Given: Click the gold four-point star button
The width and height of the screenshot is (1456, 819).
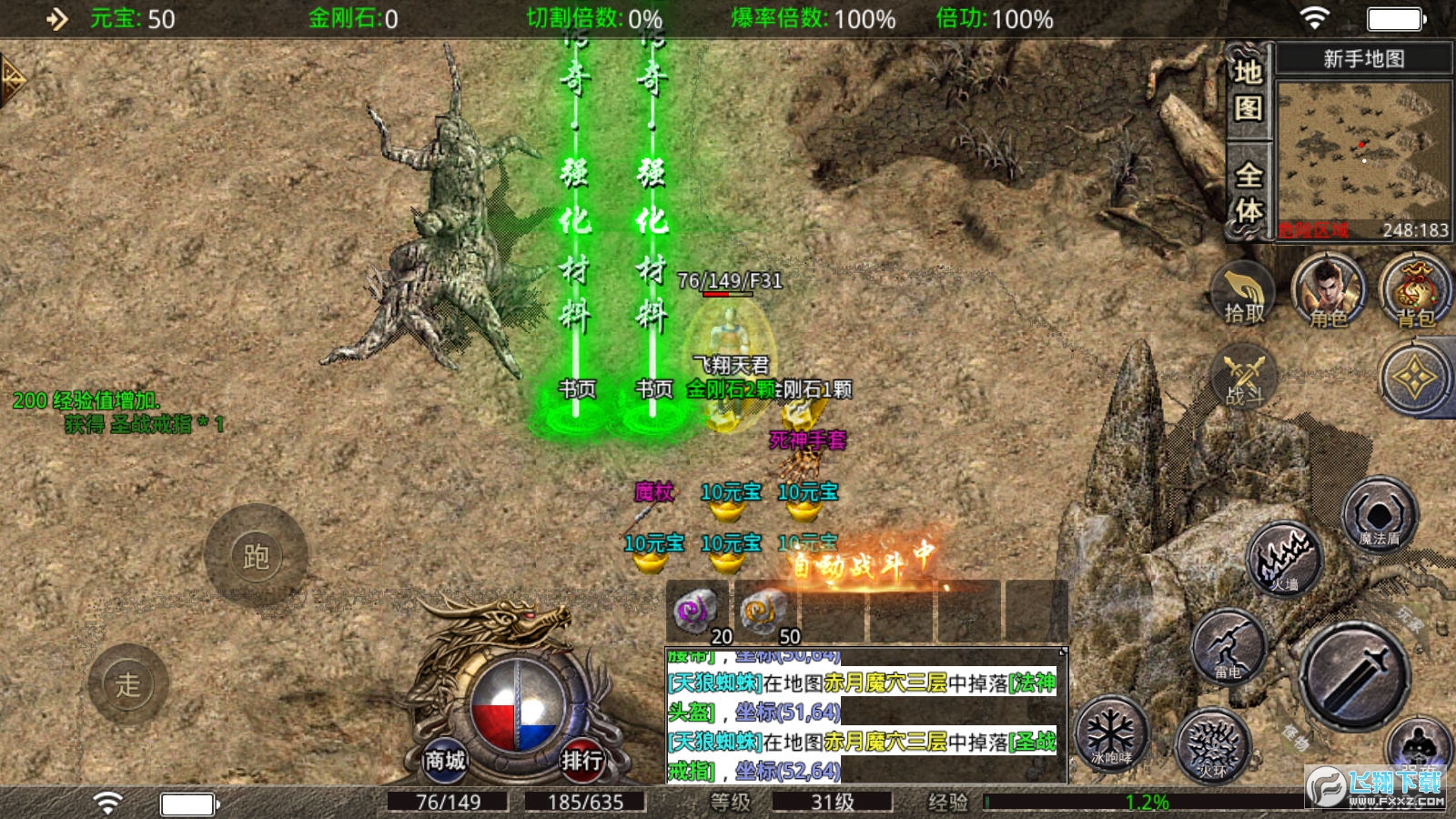Looking at the screenshot, I should point(1416,378).
